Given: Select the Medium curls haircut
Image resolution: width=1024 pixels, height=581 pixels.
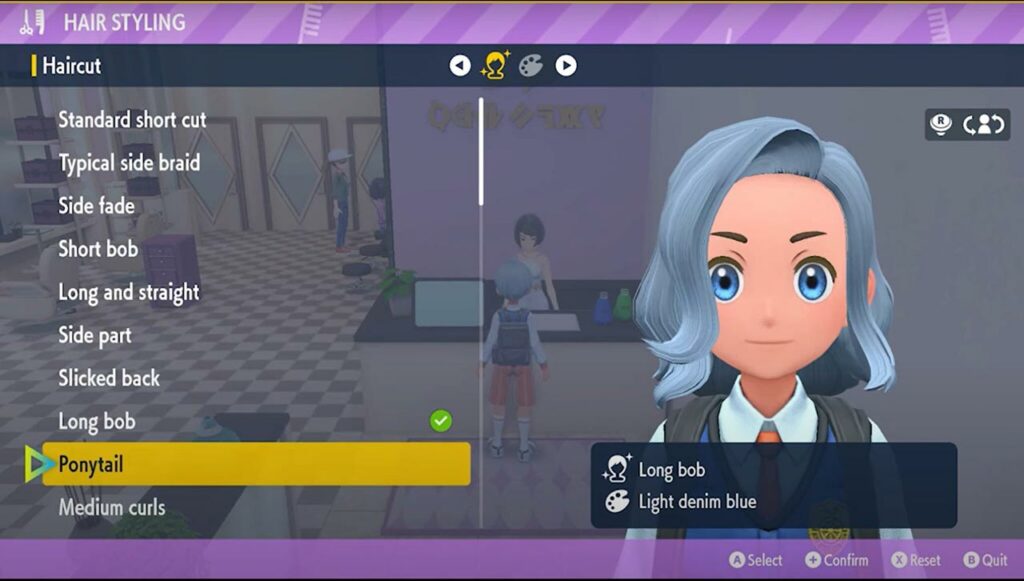Looking at the screenshot, I should tap(112, 507).
